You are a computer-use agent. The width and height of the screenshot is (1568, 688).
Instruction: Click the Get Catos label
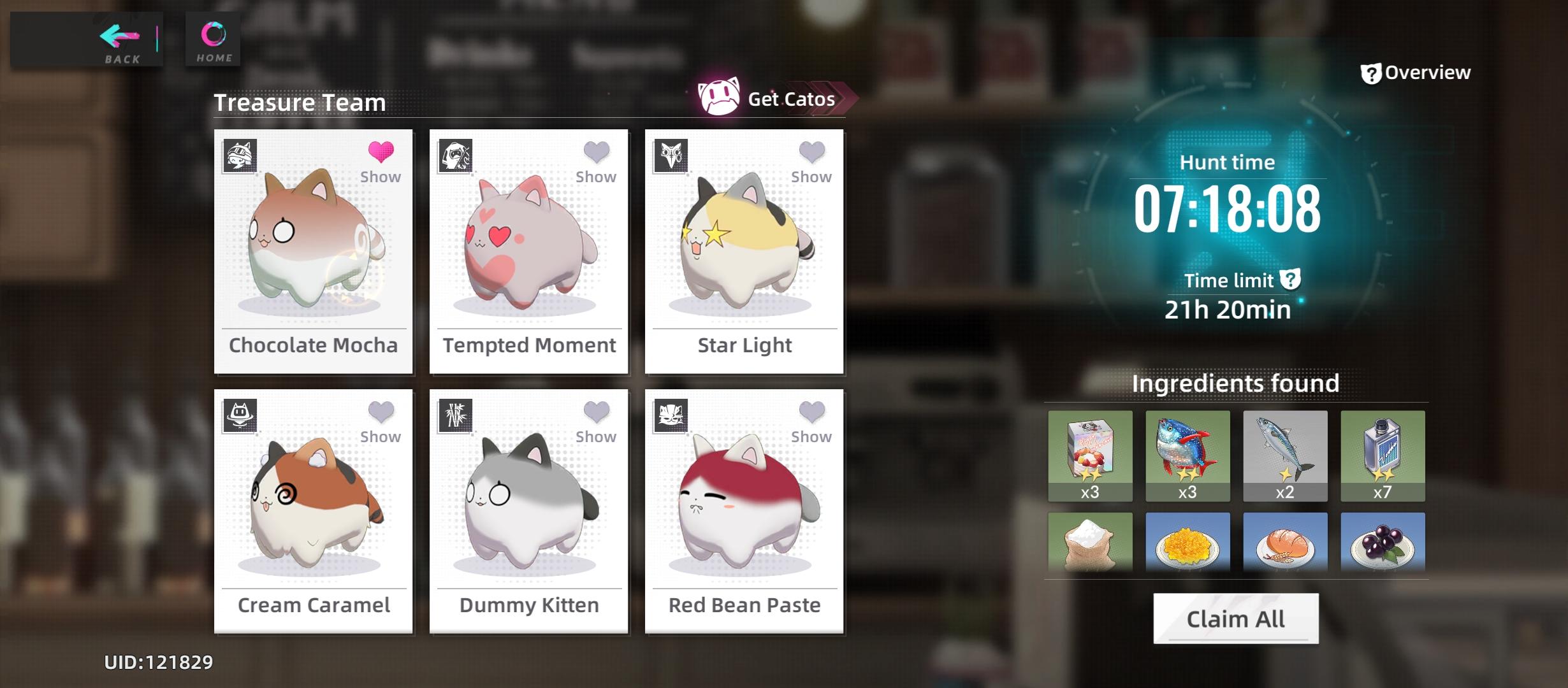click(790, 99)
